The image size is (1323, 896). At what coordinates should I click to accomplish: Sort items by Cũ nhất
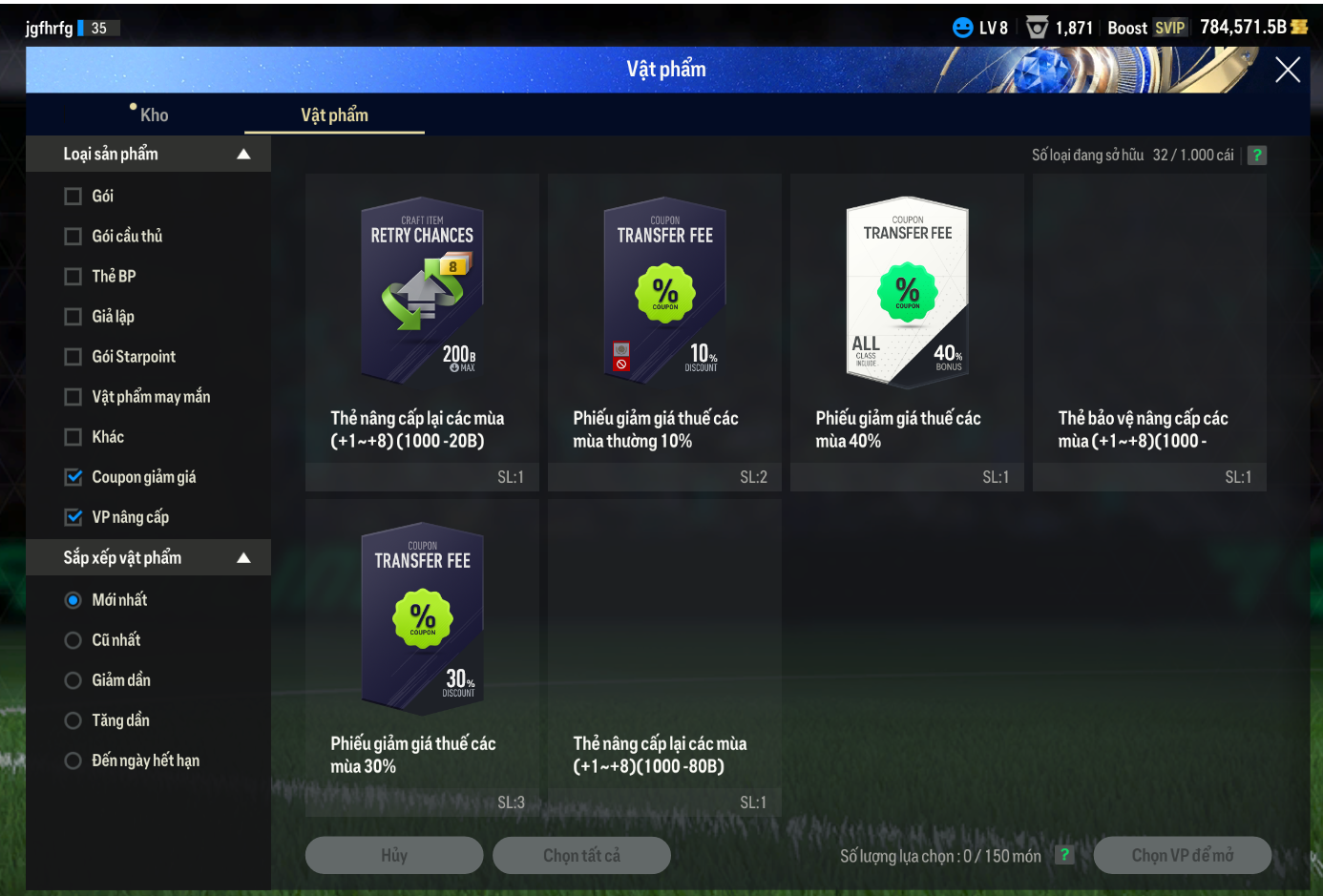point(73,640)
